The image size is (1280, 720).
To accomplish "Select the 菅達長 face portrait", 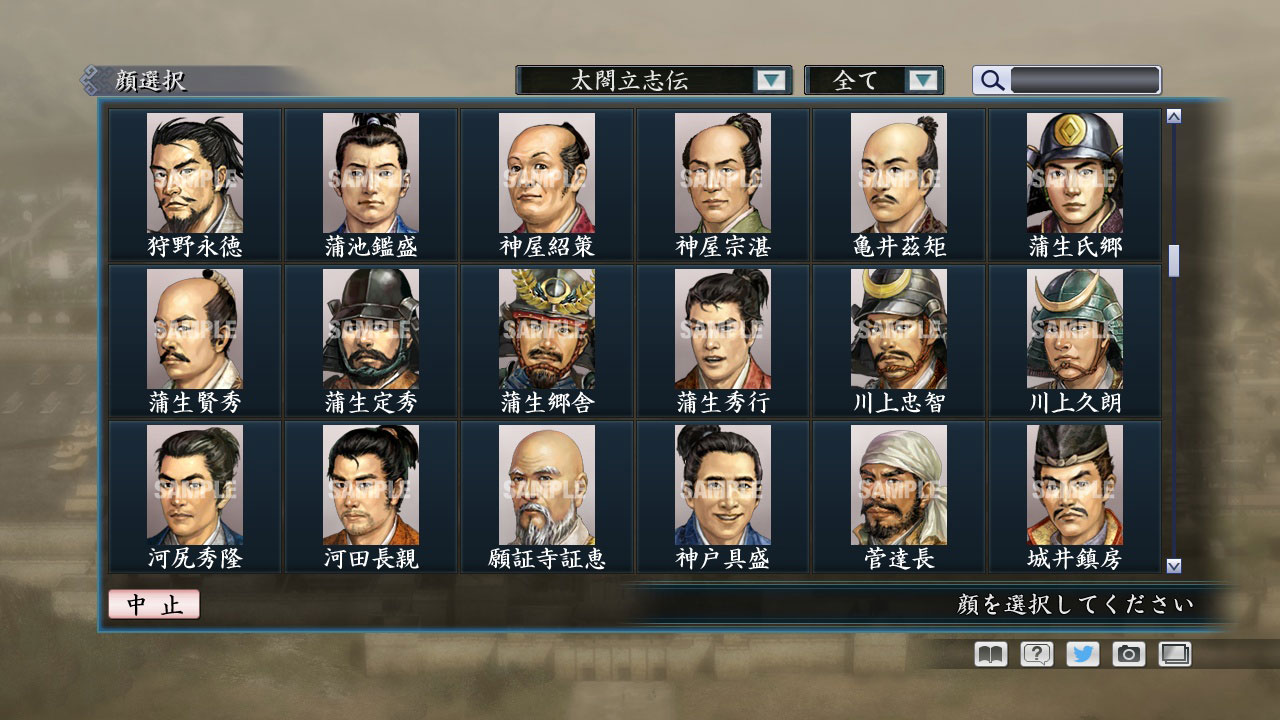I will 899,485.
